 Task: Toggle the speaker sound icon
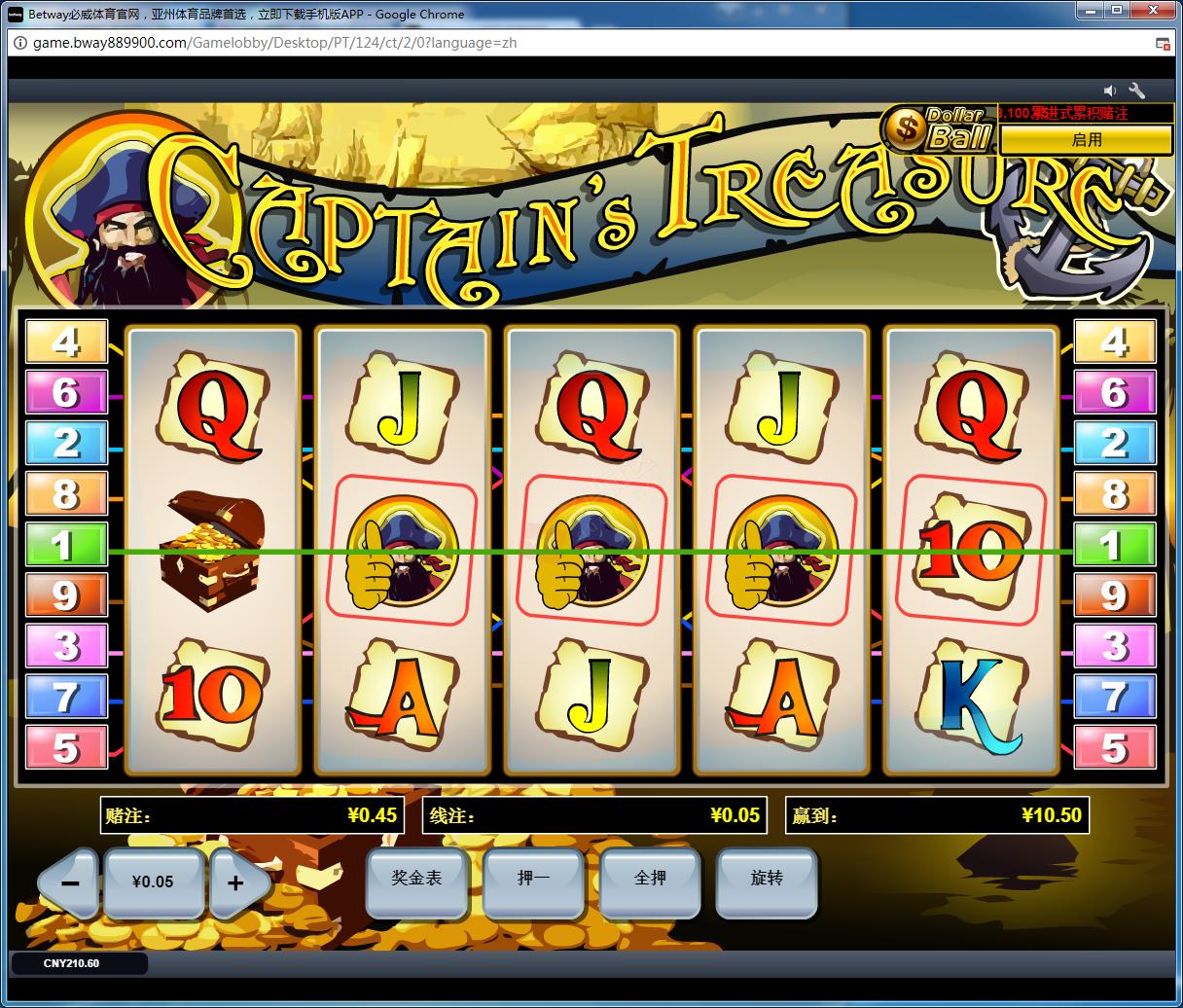click(1110, 90)
